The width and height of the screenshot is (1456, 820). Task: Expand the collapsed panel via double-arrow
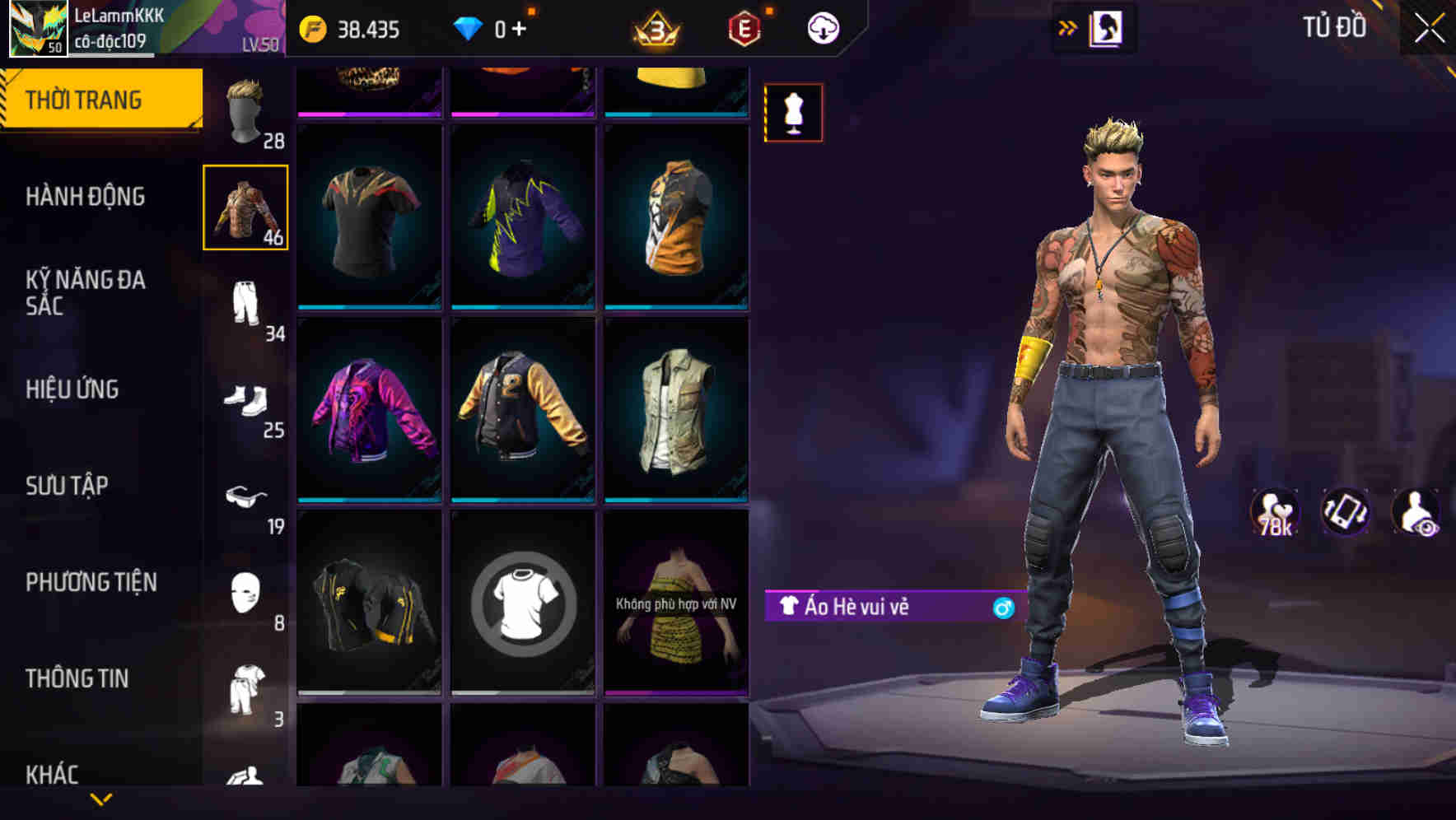pyautogui.click(x=1068, y=27)
